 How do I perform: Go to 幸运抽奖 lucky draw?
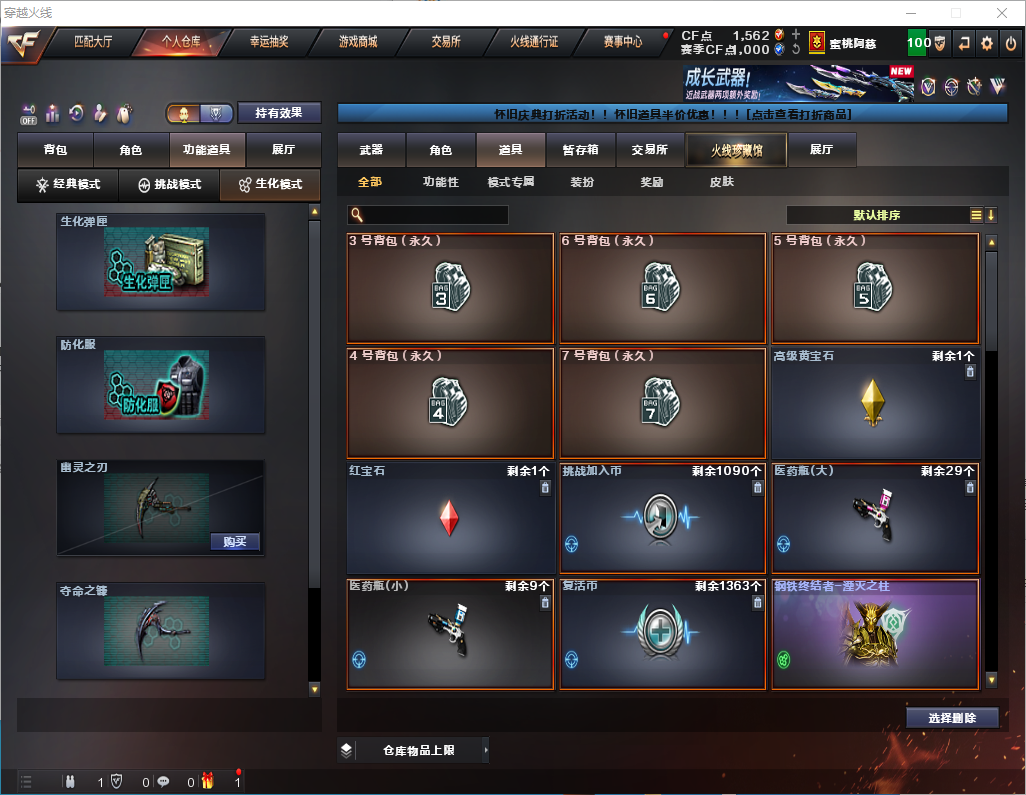point(268,42)
